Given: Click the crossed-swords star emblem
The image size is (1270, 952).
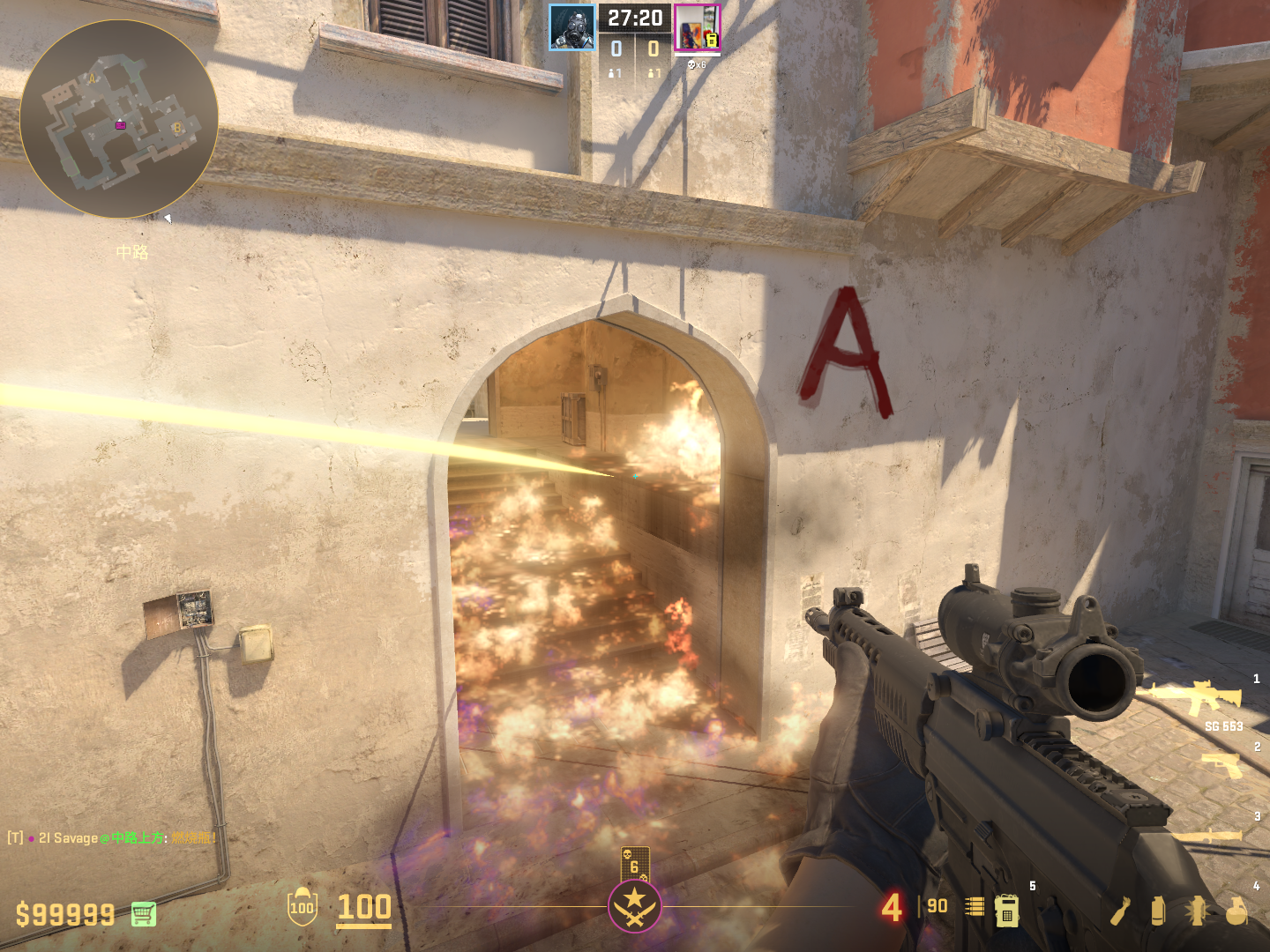Looking at the screenshot, I should click(x=634, y=906).
